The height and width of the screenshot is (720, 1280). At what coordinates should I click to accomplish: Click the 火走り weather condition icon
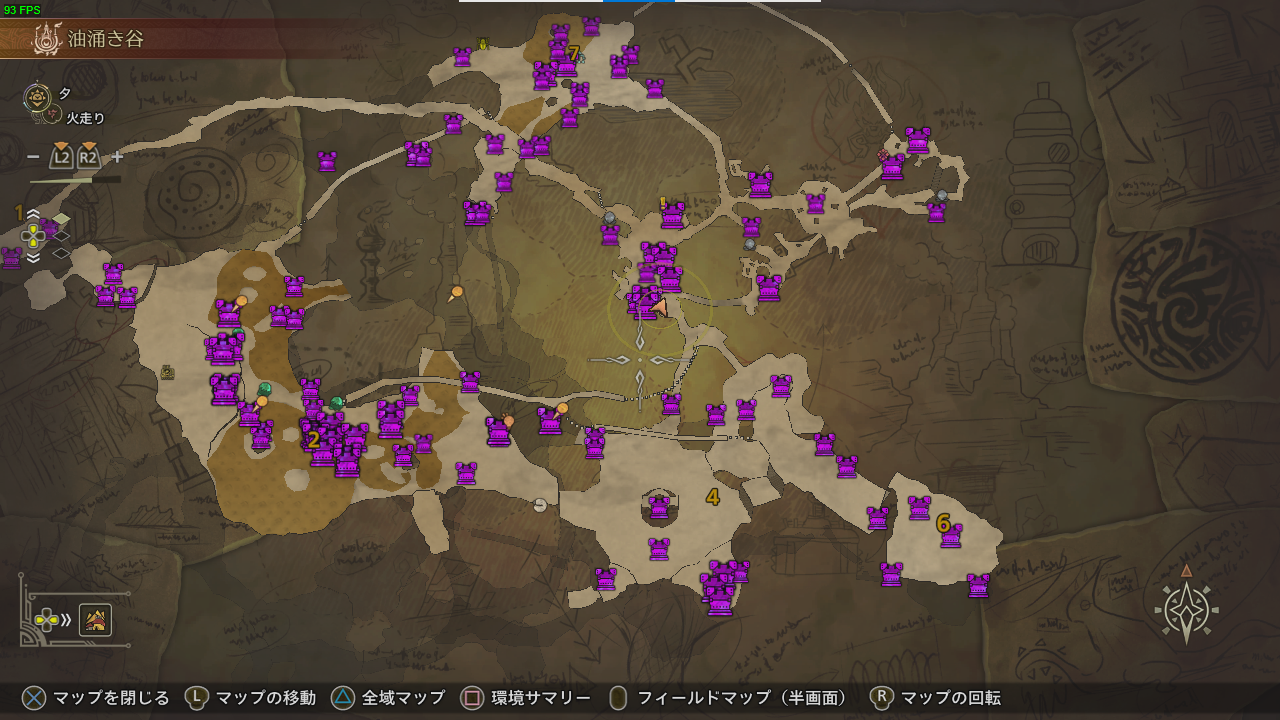pos(50,117)
